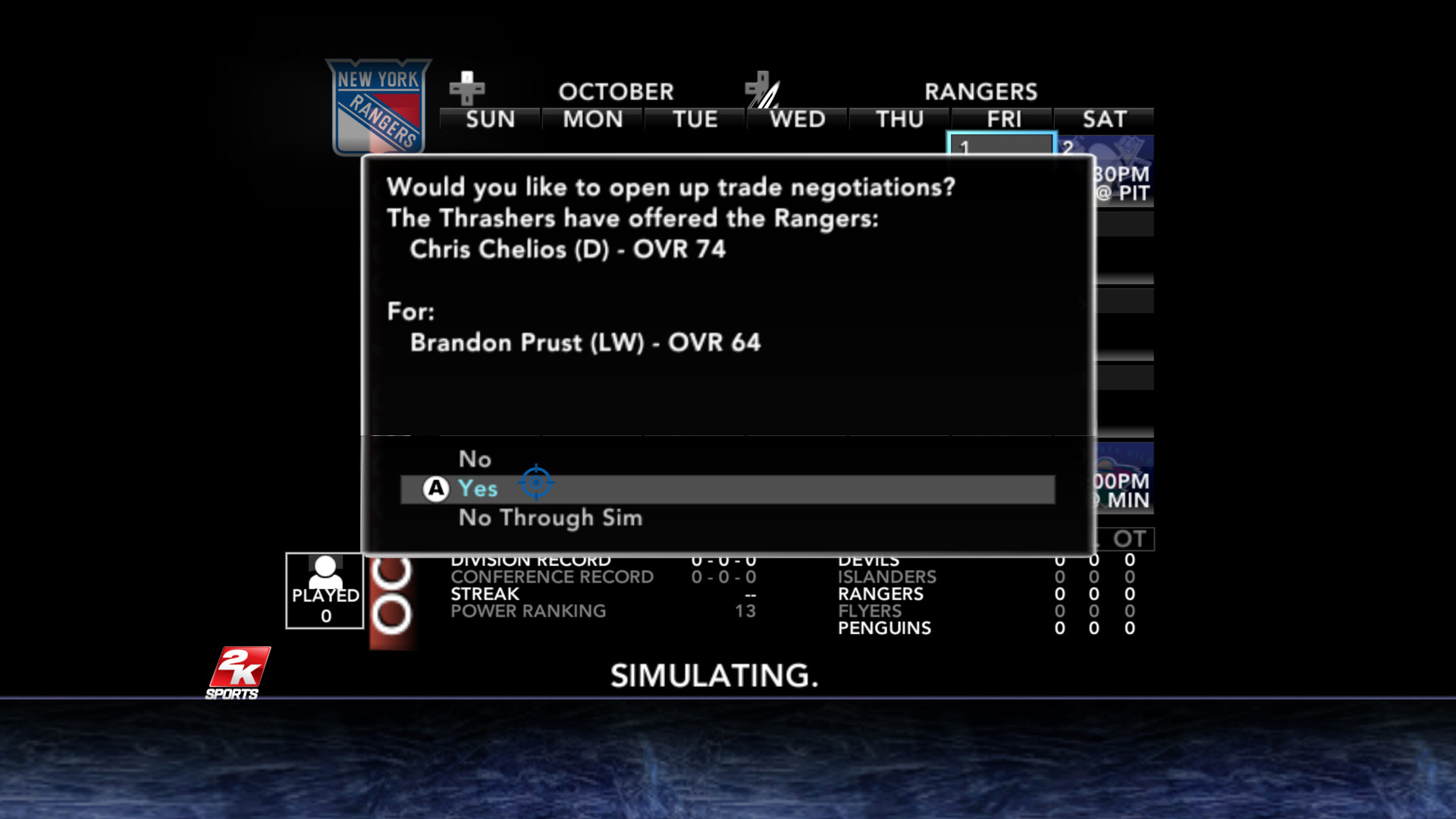Select Yes to open trade negotiations
1456x819 pixels.
(478, 489)
